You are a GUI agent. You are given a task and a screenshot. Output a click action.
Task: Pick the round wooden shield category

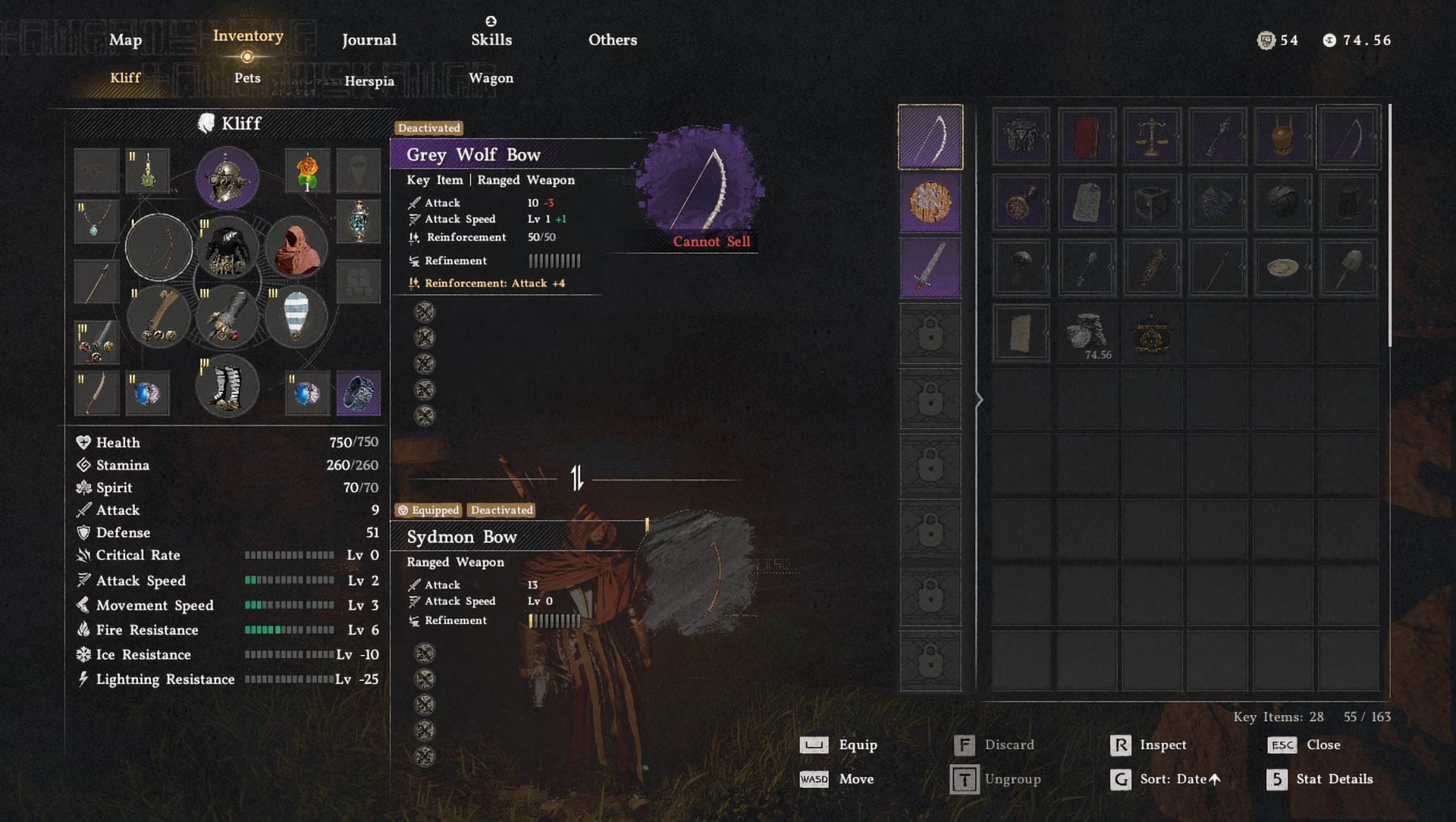pos(930,203)
